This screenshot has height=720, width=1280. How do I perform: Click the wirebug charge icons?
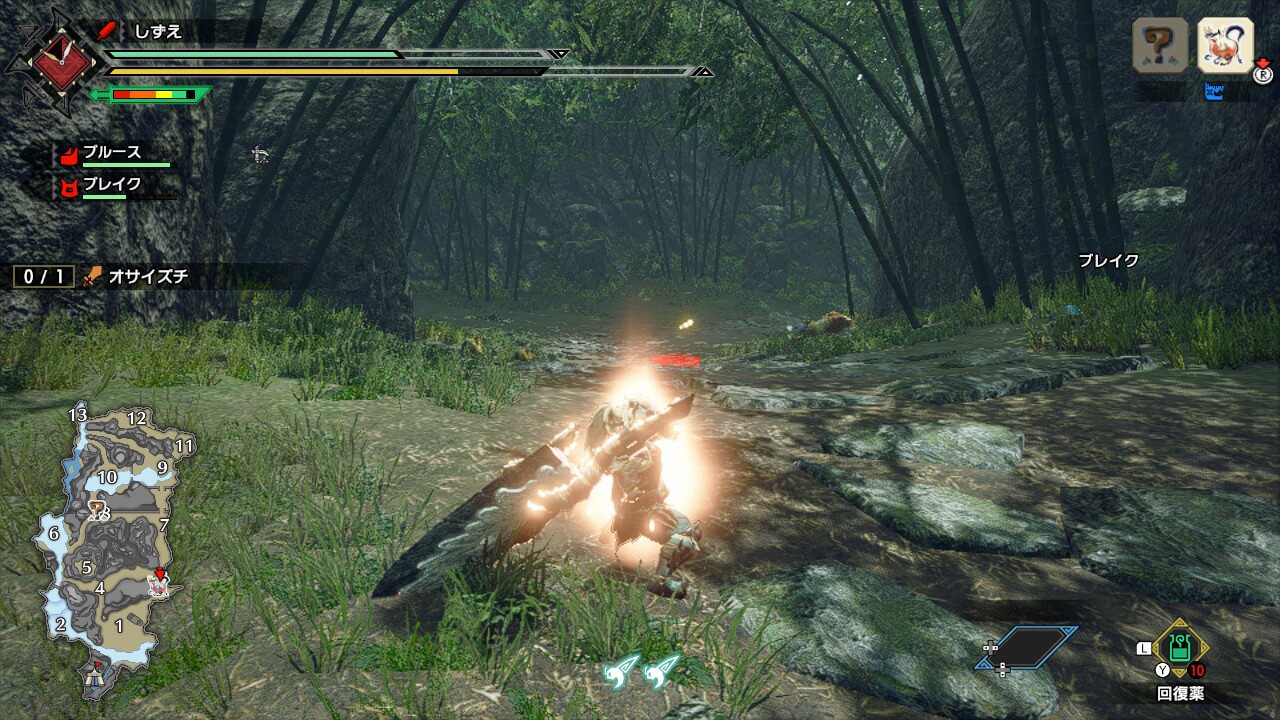(641, 670)
